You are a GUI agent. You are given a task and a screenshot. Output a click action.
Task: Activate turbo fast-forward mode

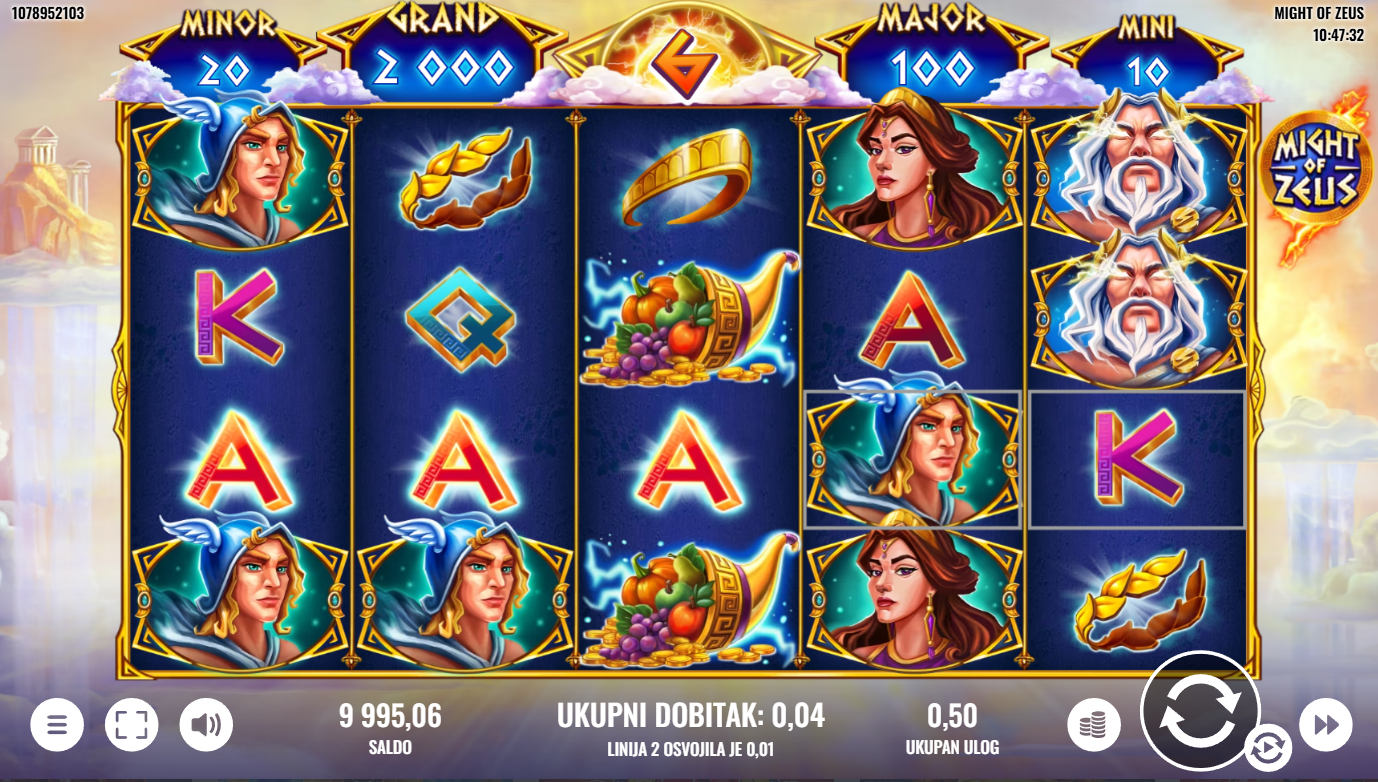coord(1325,725)
